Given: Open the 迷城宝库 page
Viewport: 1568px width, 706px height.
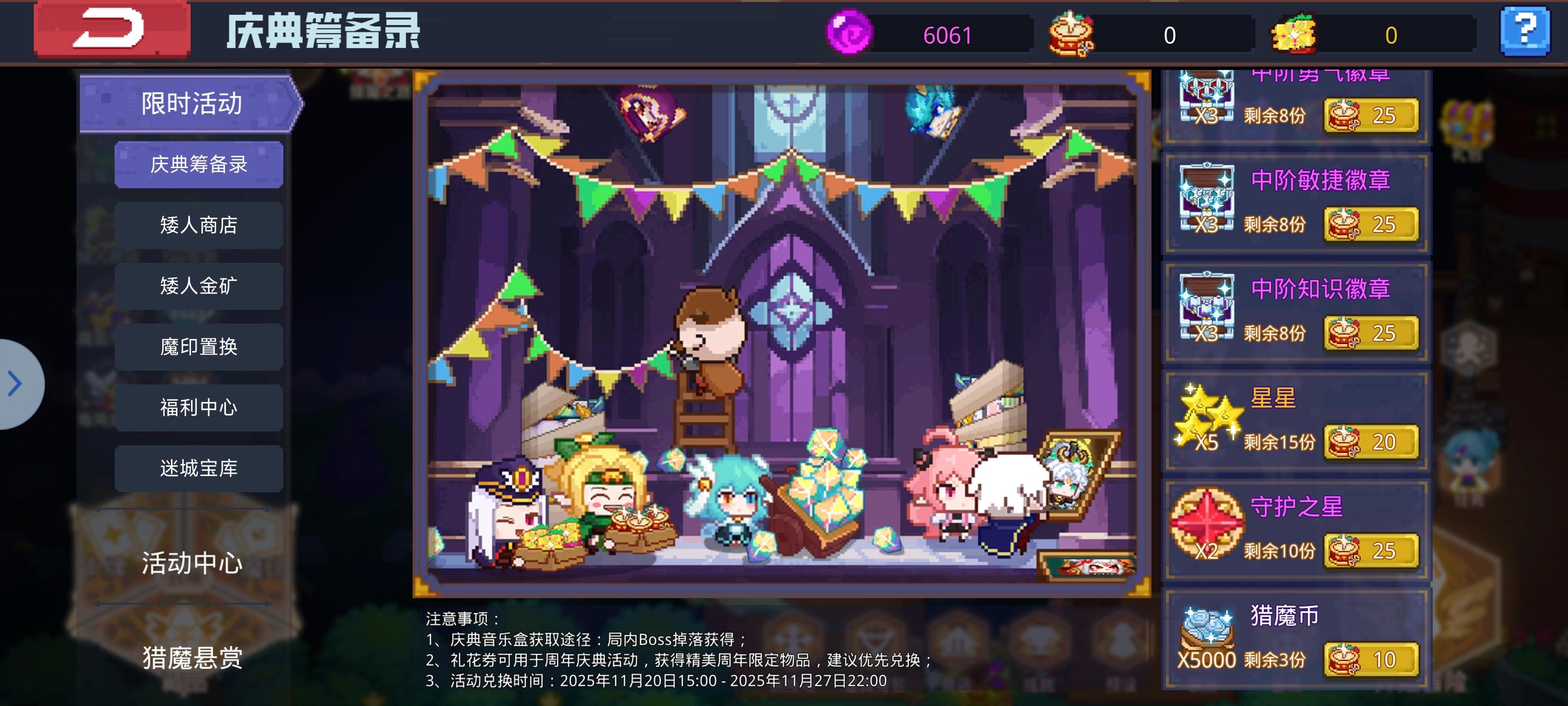Looking at the screenshot, I should pyautogui.click(x=199, y=468).
